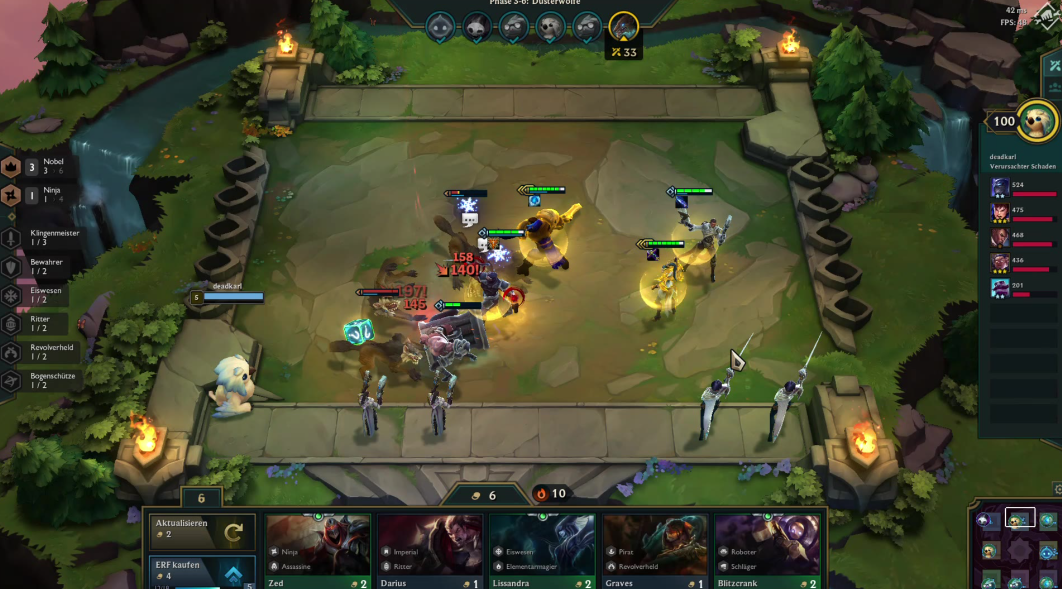Buy the Zed champion card
Screen dimensions: 1062x589
(317, 552)
